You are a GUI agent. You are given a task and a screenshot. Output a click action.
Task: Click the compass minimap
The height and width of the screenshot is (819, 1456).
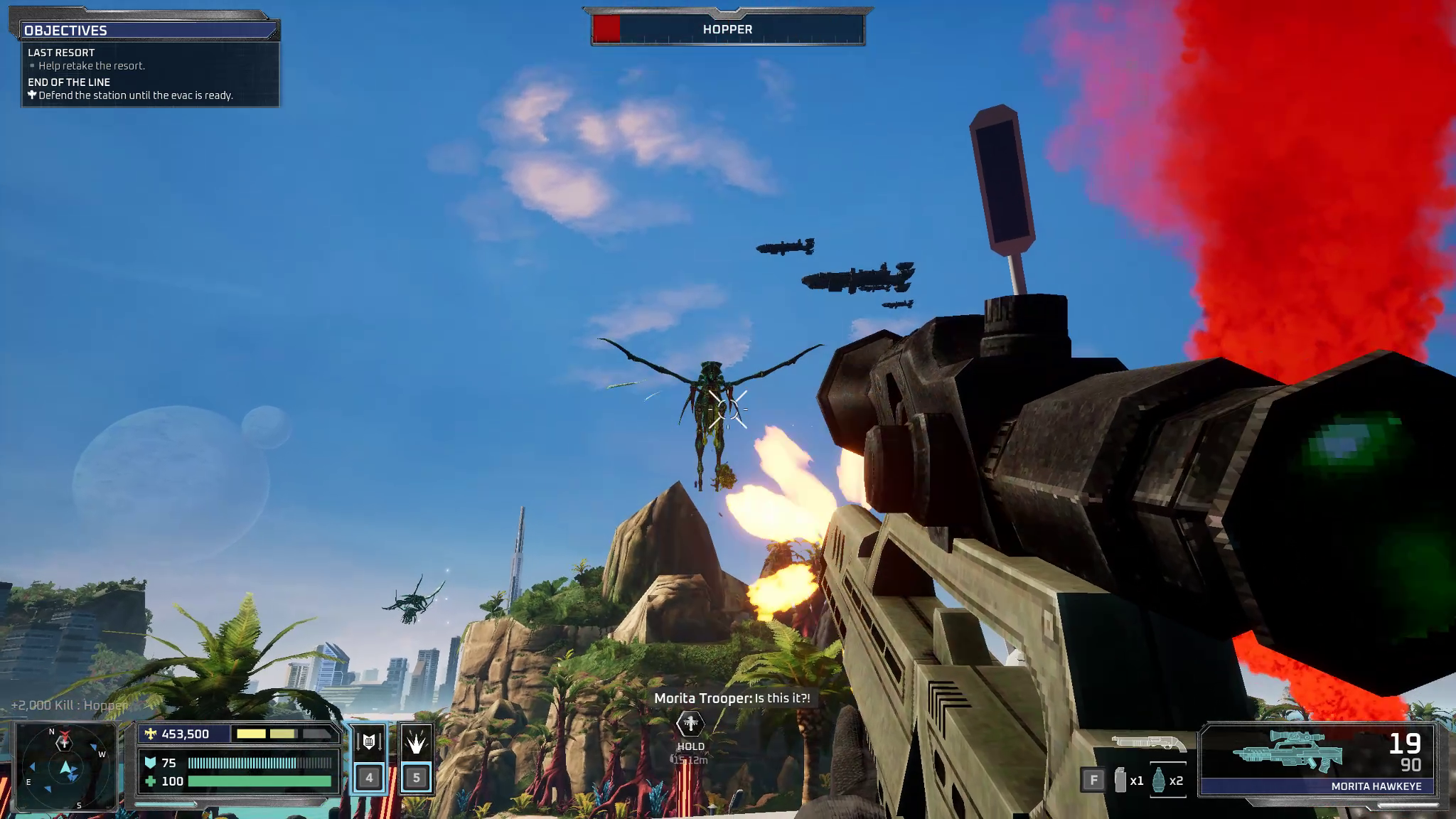[x=65, y=767]
